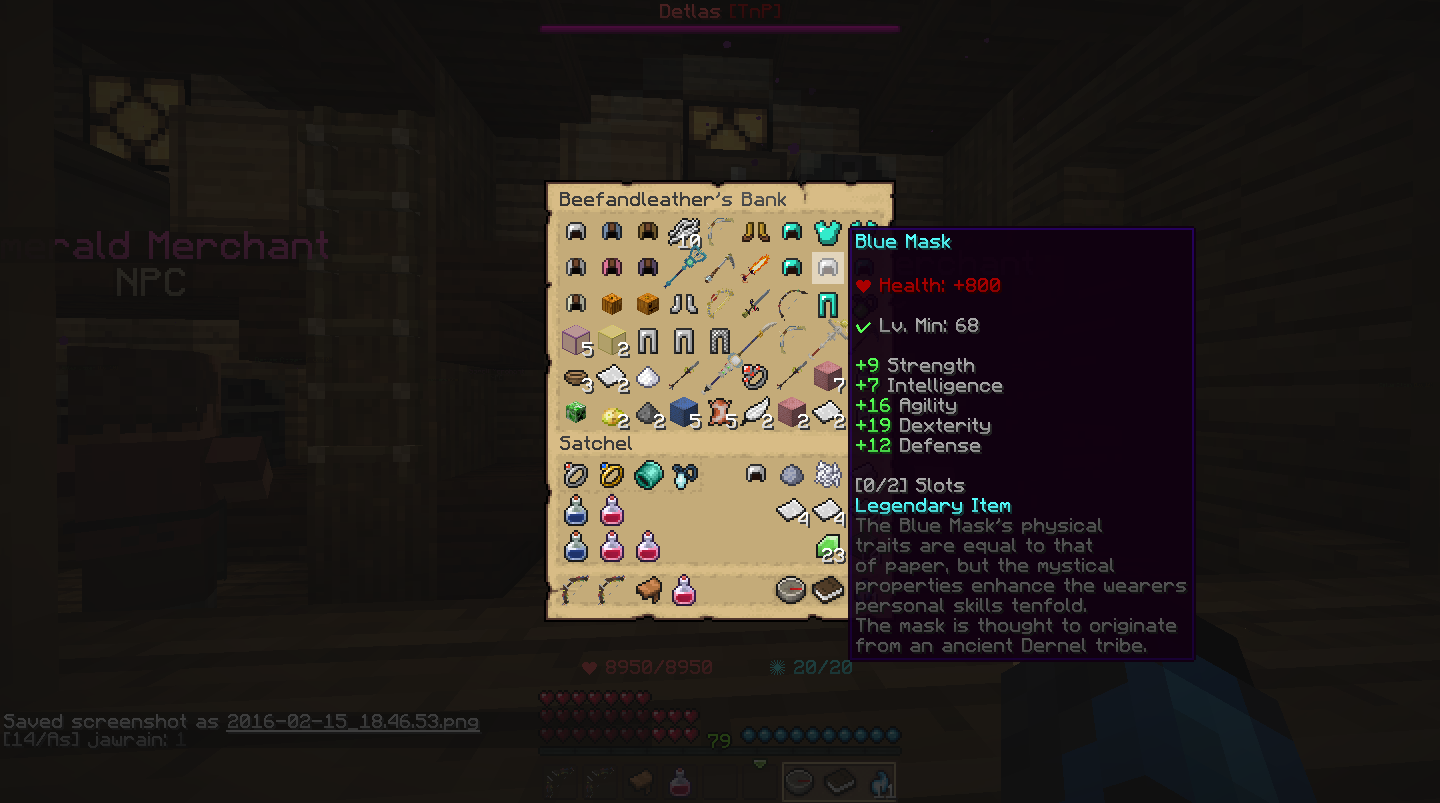Image resolution: width=1440 pixels, height=803 pixels.
Task: Select the golden boots
Action: (755, 232)
